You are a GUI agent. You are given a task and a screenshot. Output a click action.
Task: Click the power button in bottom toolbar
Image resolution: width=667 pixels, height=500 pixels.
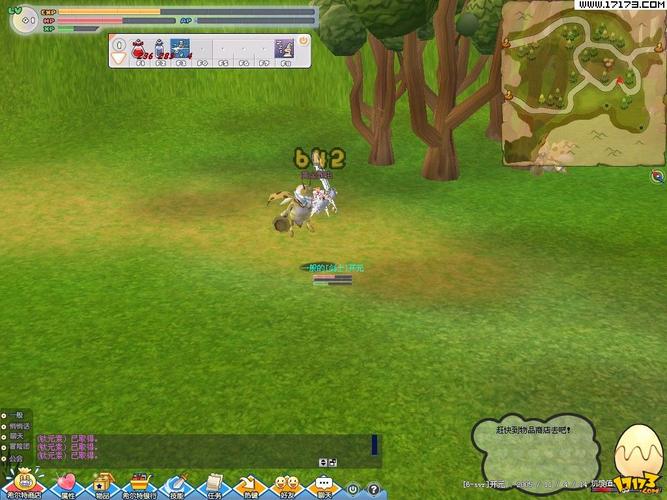(352, 489)
